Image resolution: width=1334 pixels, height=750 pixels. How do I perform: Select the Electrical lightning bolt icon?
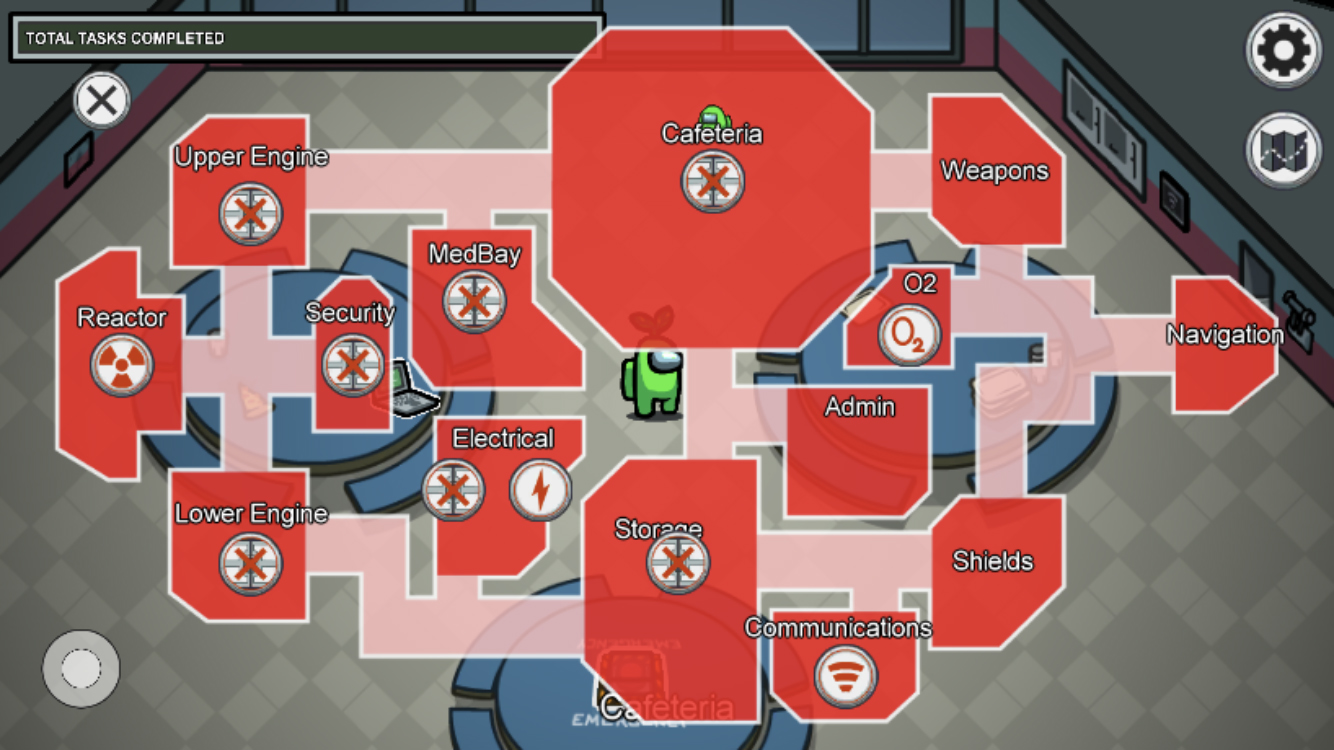pos(542,488)
